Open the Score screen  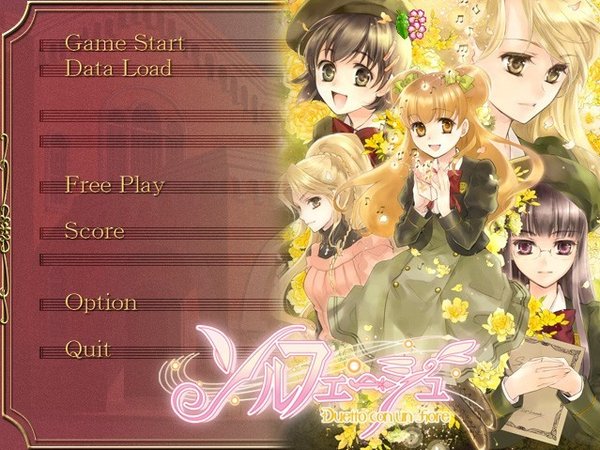95,231
